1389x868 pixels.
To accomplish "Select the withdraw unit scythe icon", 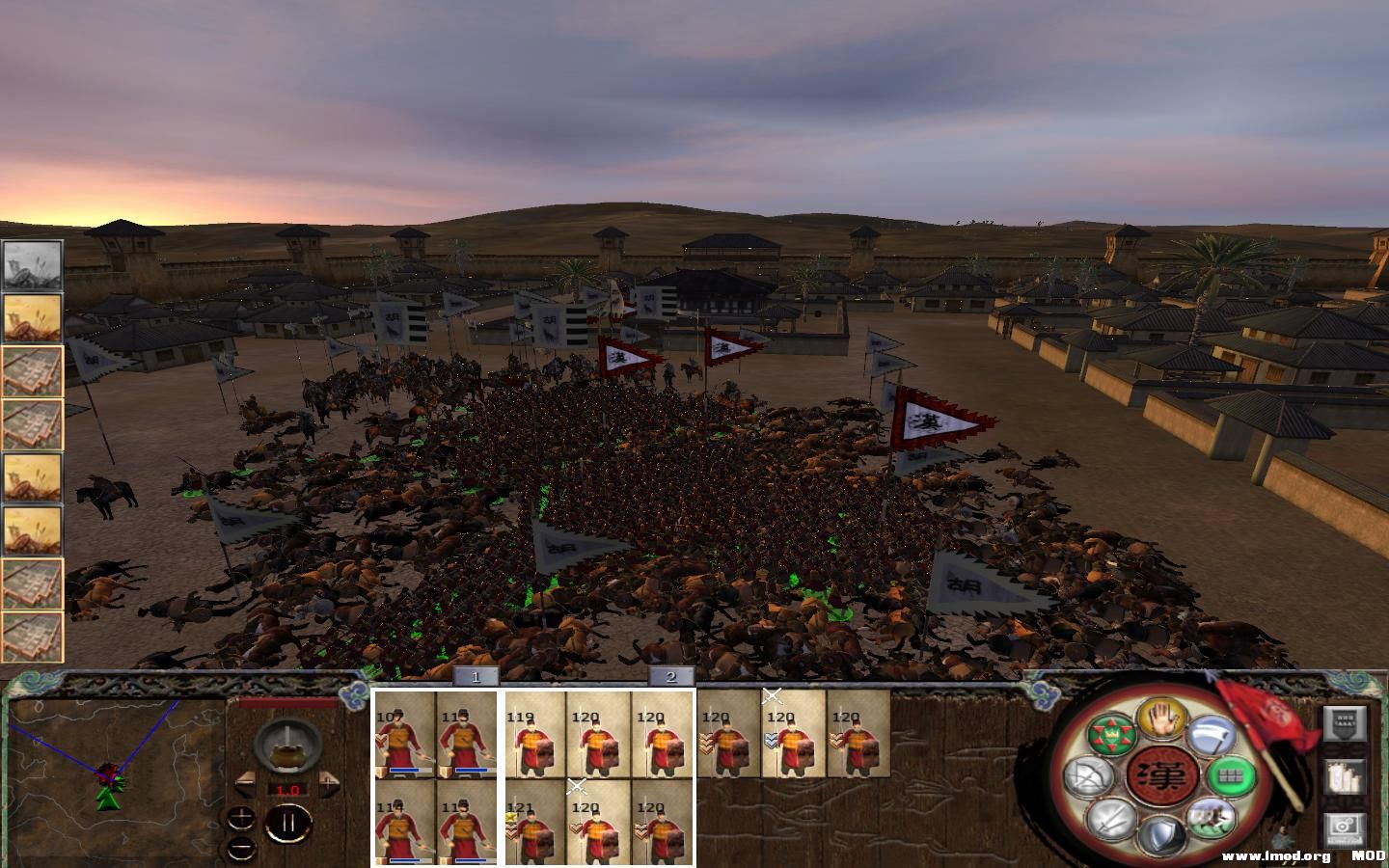I will pos(1211,735).
